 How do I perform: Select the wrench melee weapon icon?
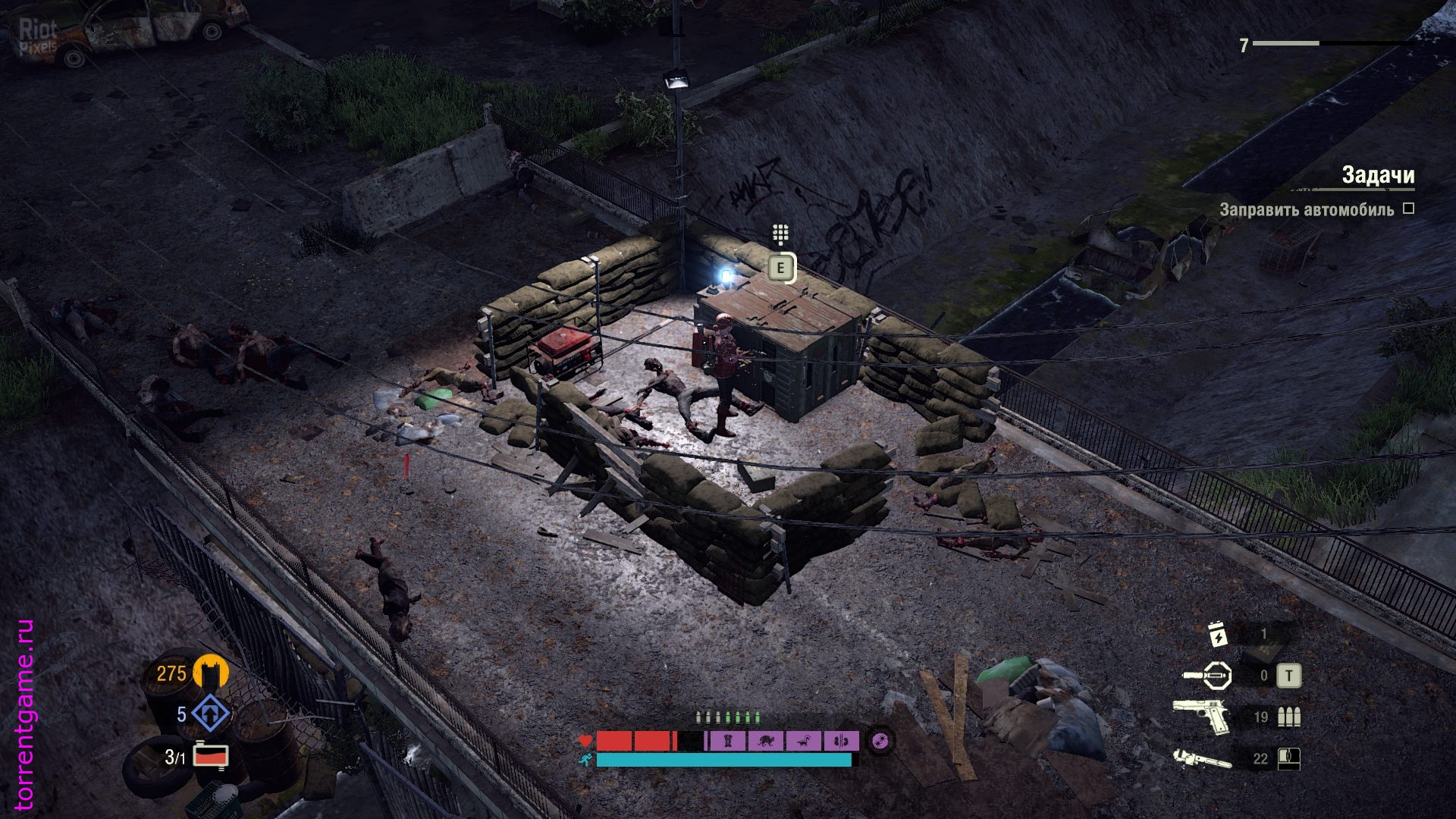click(x=1202, y=758)
